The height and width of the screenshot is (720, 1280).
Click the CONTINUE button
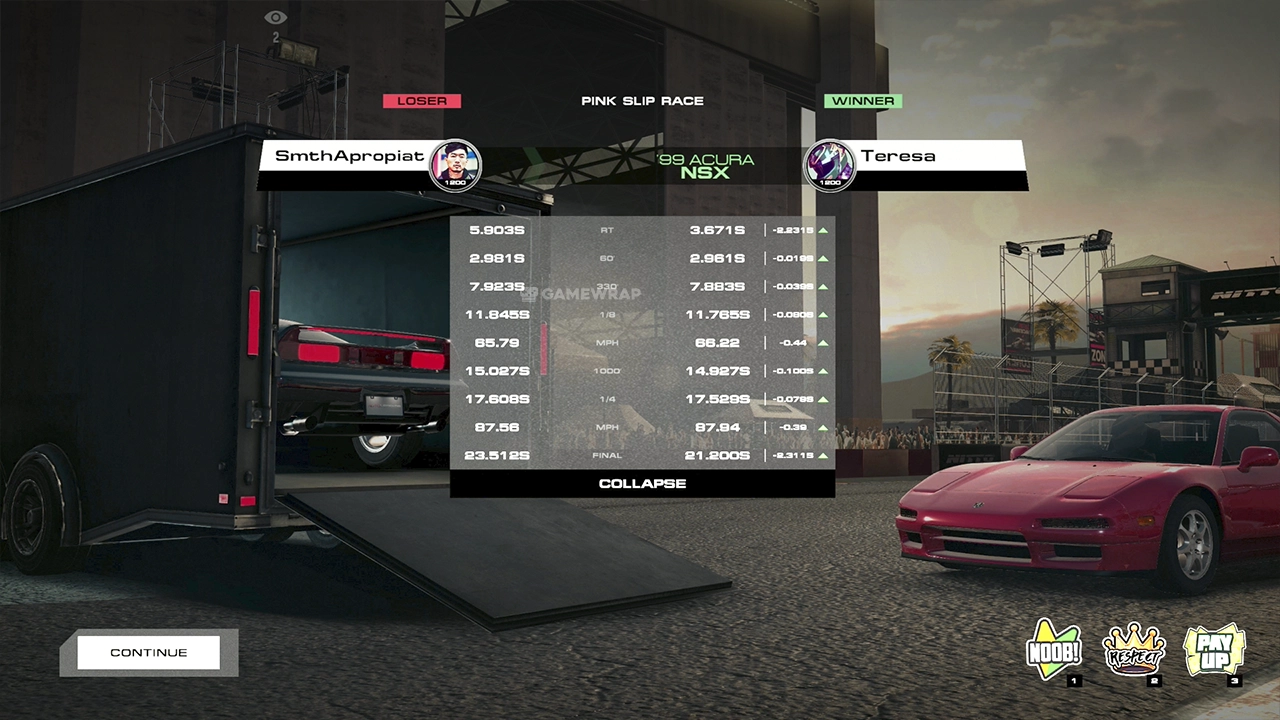[x=148, y=652]
